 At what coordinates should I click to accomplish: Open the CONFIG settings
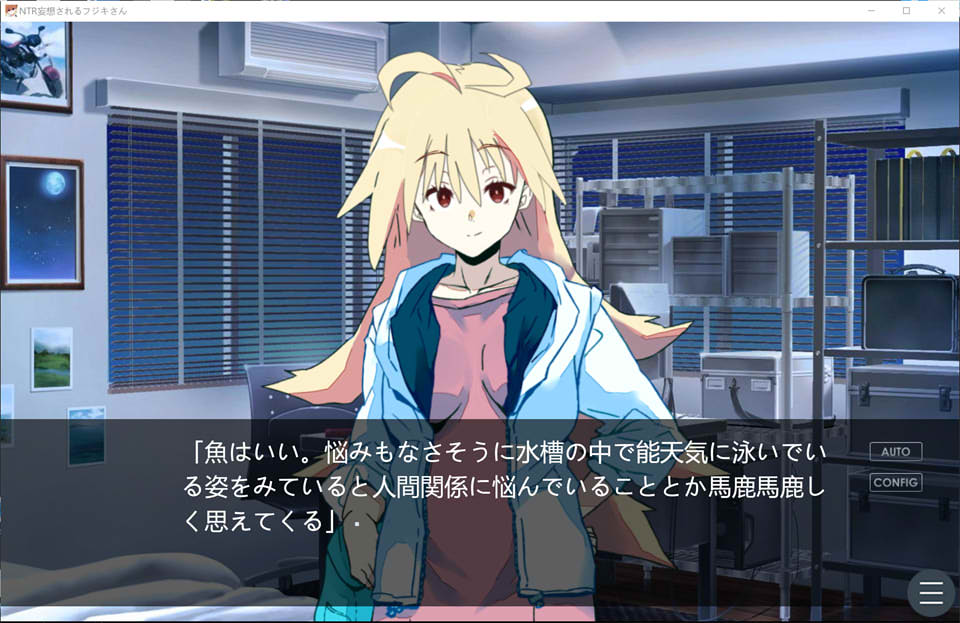(x=895, y=482)
